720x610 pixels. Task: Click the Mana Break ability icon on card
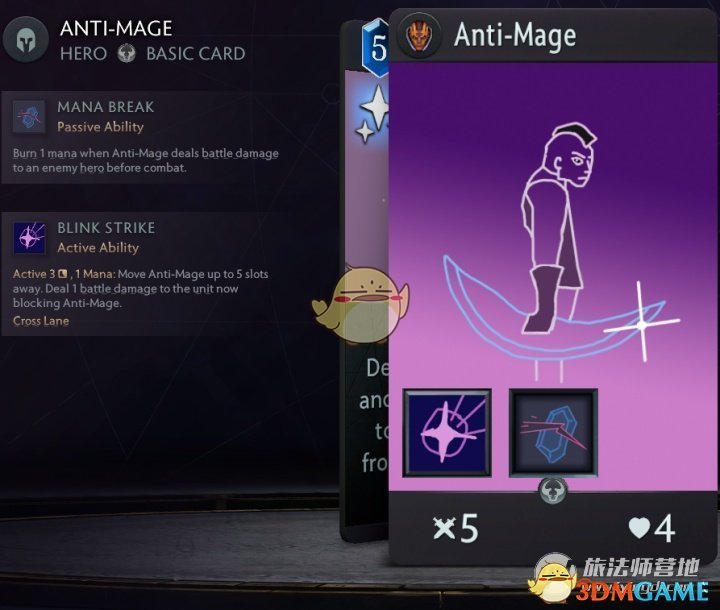(553, 433)
